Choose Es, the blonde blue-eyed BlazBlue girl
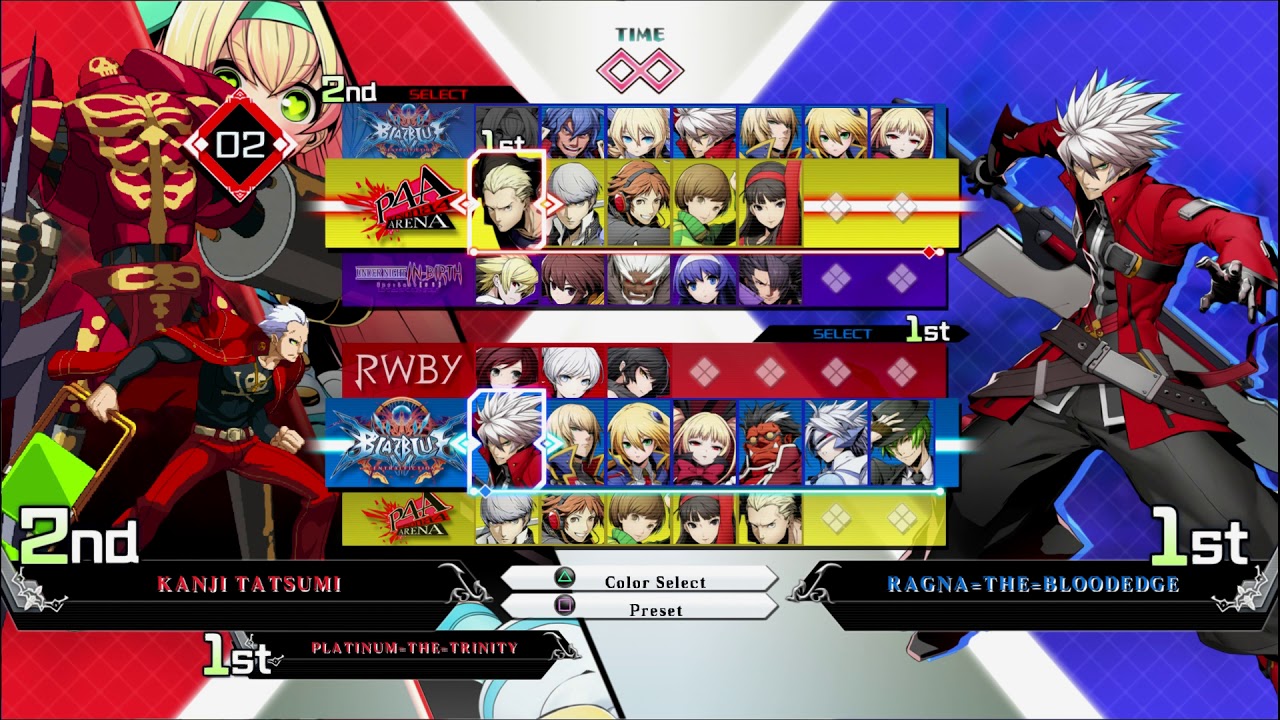 tap(638, 130)
